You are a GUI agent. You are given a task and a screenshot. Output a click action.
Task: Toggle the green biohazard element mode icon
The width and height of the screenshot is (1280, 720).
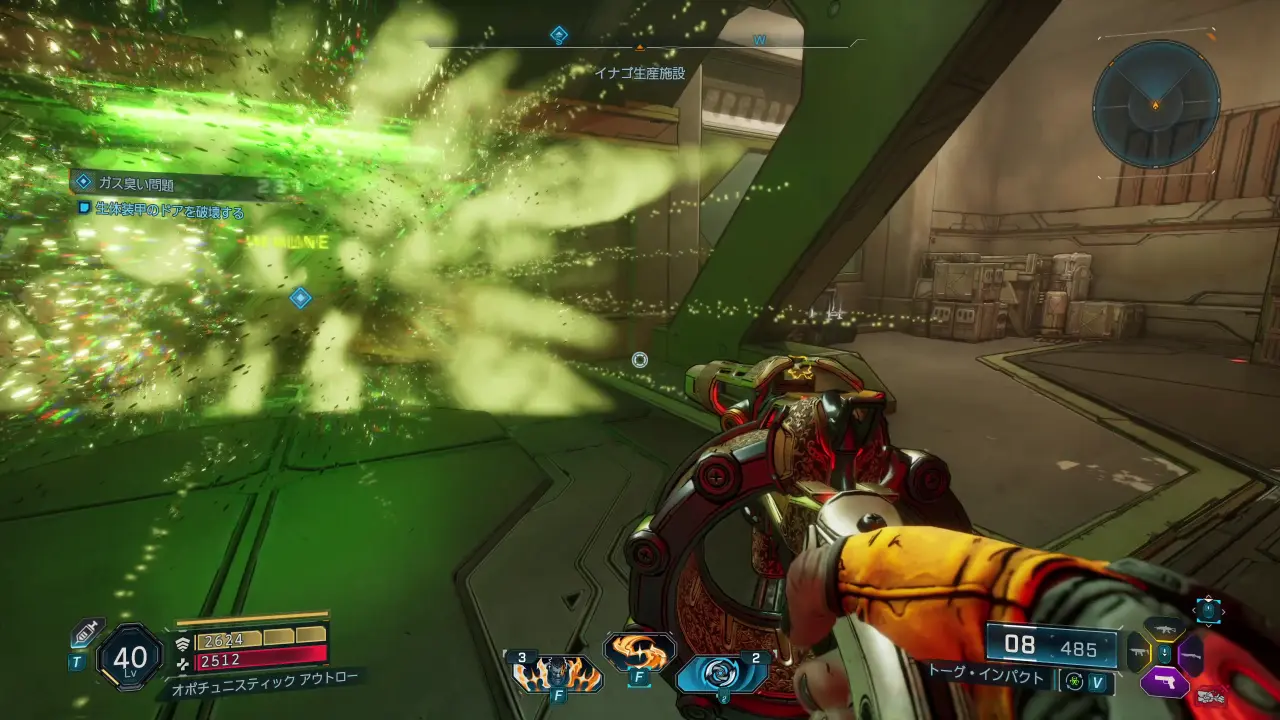[x=1074, y=681]
